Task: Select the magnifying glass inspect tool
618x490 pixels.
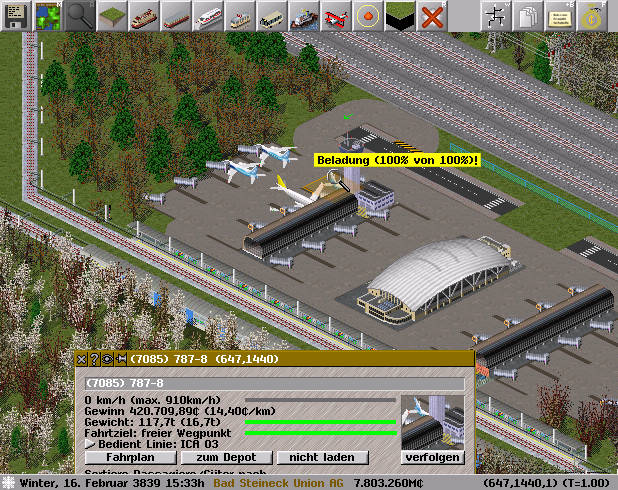Action: point(81,15)
